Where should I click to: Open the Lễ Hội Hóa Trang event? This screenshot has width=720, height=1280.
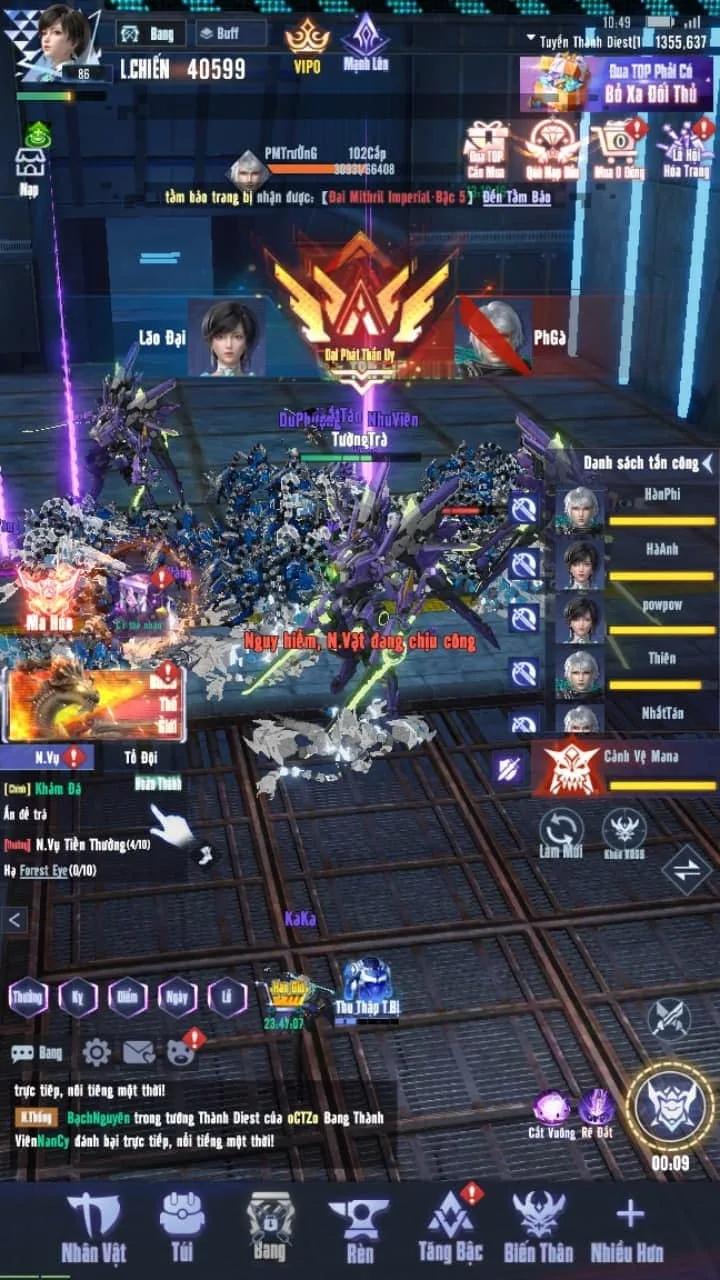[688, 150]
